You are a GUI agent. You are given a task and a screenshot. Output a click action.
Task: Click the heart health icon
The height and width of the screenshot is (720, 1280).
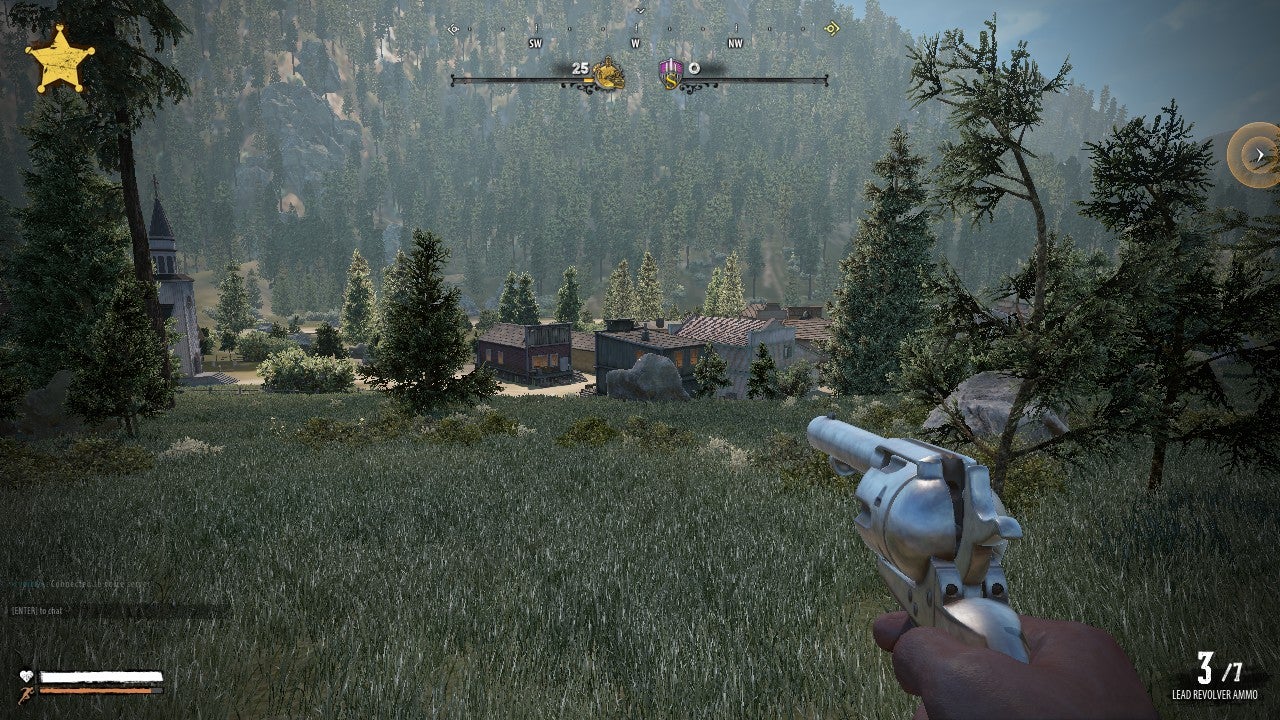[26, 675]
